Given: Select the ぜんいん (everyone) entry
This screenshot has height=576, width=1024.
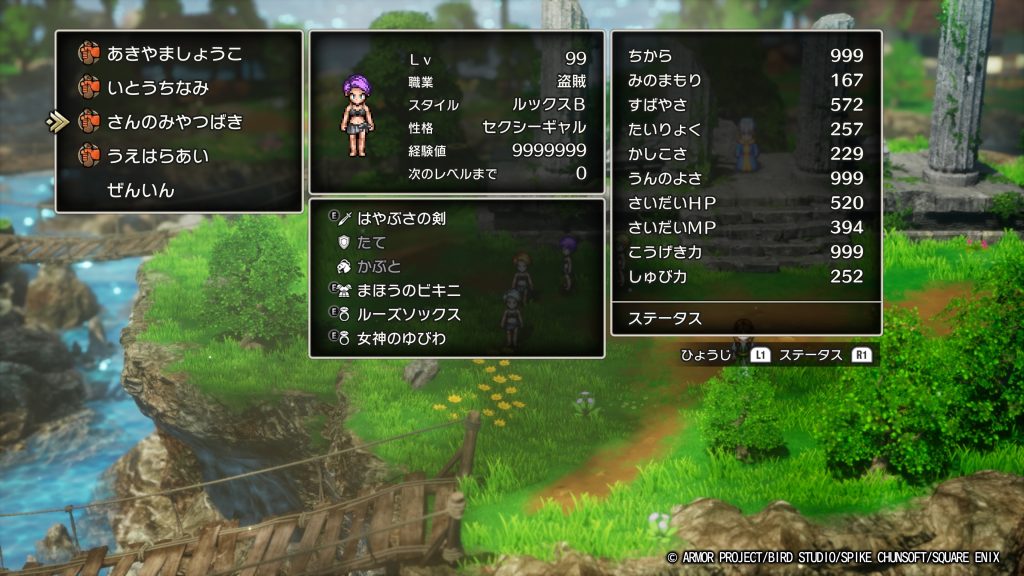Looking at the screenshot, I should pos(141,190).
